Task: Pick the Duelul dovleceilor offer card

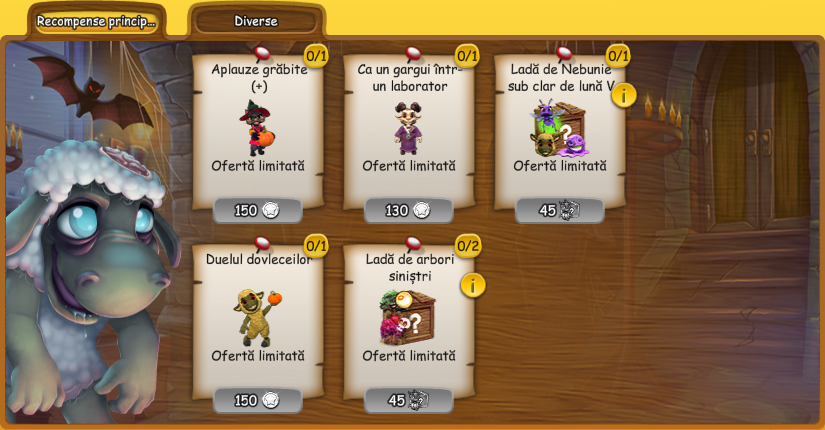Action: pyautogui.click(x=258, y=315)
